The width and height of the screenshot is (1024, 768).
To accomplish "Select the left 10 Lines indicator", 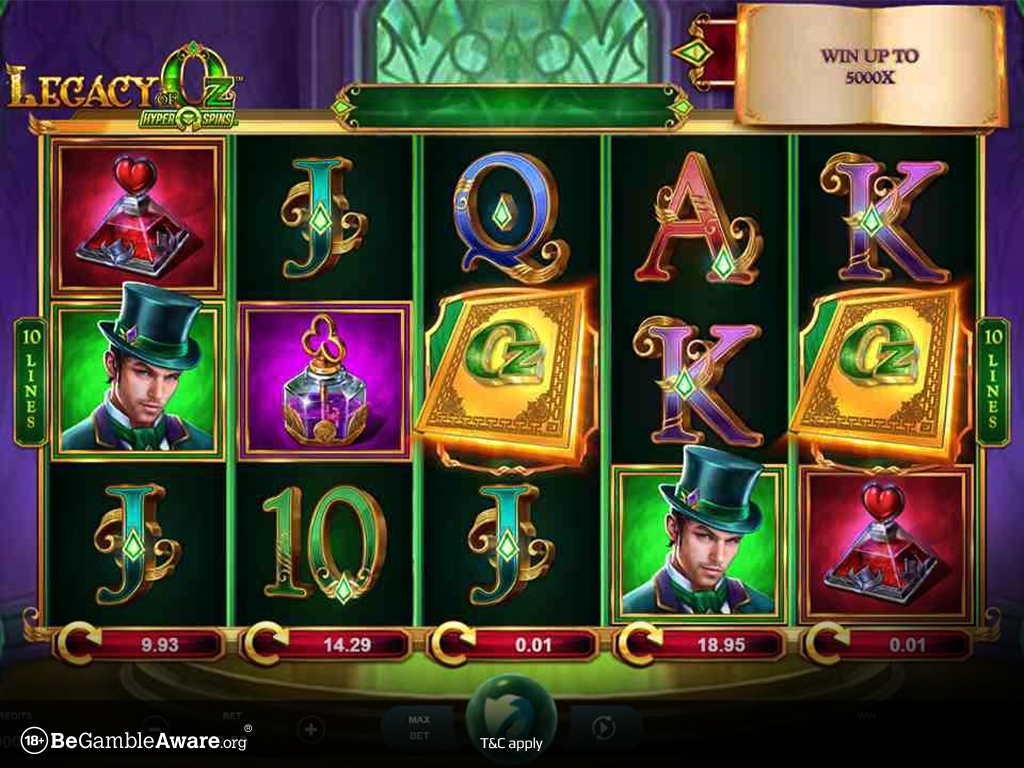I will click(29, 381).
